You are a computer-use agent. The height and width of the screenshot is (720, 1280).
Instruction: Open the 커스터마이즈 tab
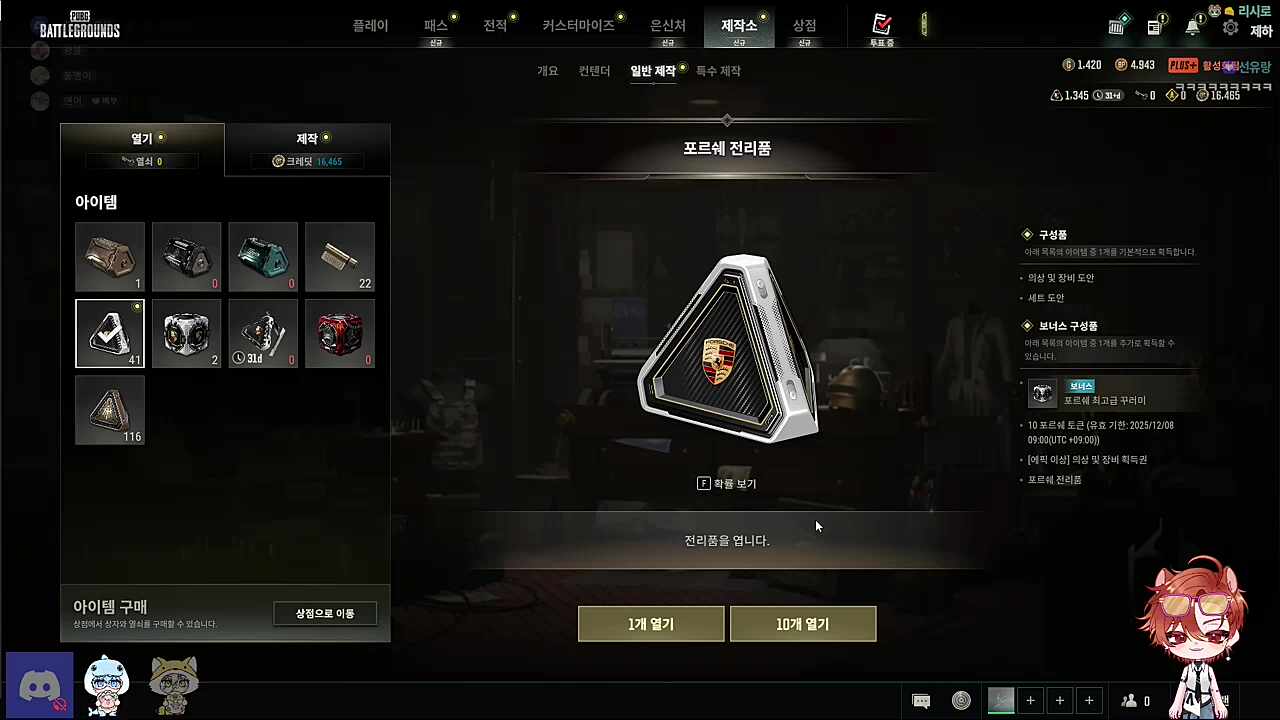(578, 26)
